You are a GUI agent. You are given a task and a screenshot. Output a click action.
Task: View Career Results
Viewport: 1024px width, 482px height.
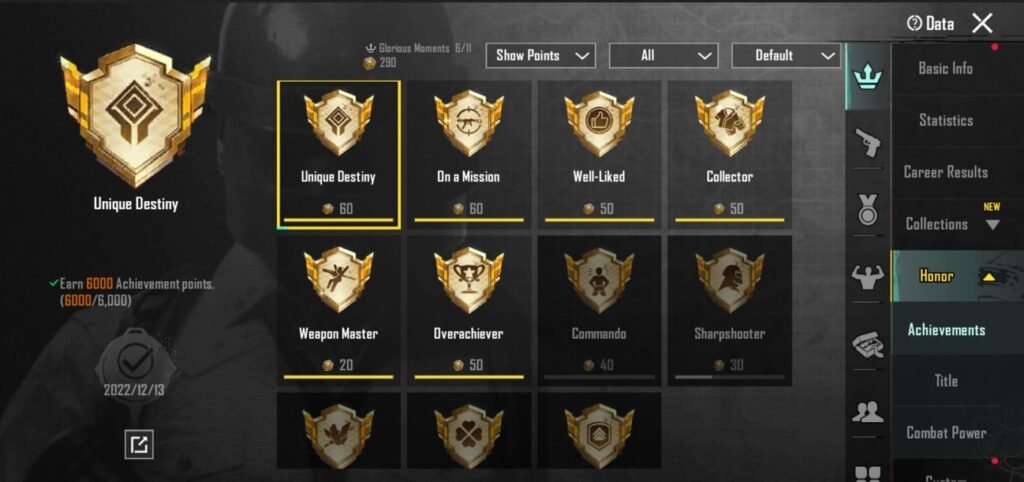(x=945, y=172)
